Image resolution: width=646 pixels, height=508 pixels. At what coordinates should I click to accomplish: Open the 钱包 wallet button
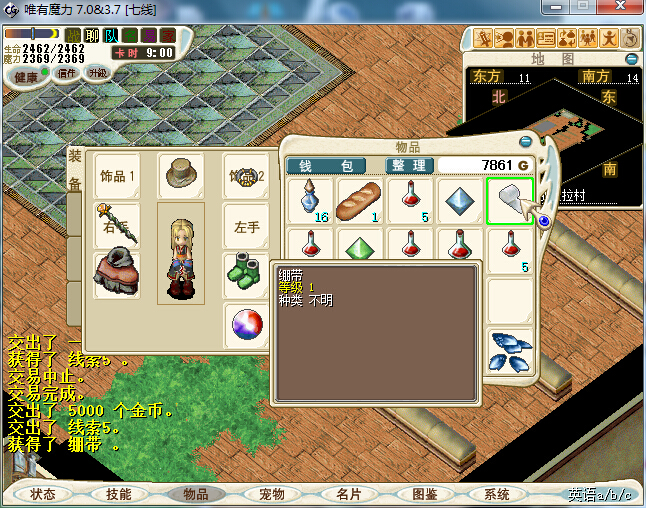326,165
